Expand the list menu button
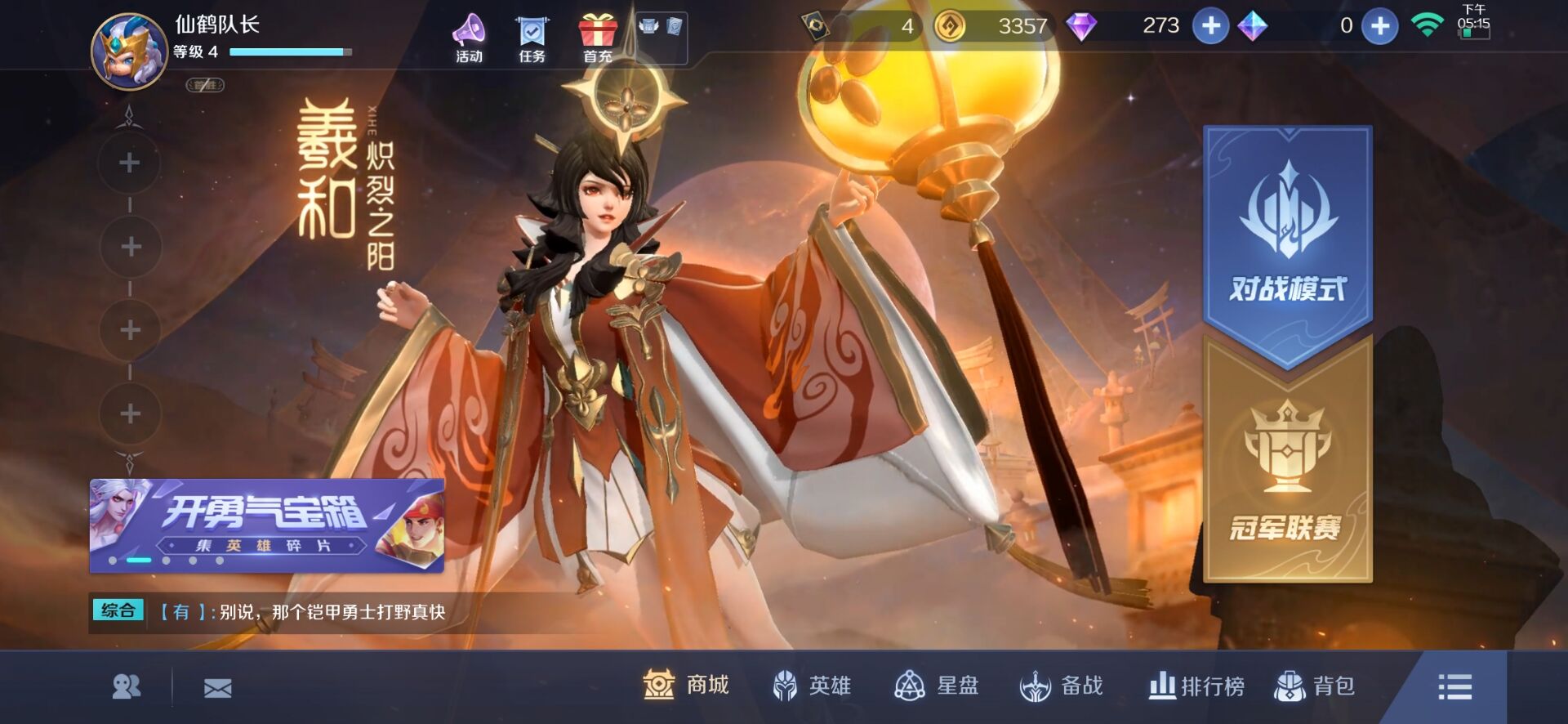Image resolution: width=1568 pixels, height=724 pixels. 1454,686
